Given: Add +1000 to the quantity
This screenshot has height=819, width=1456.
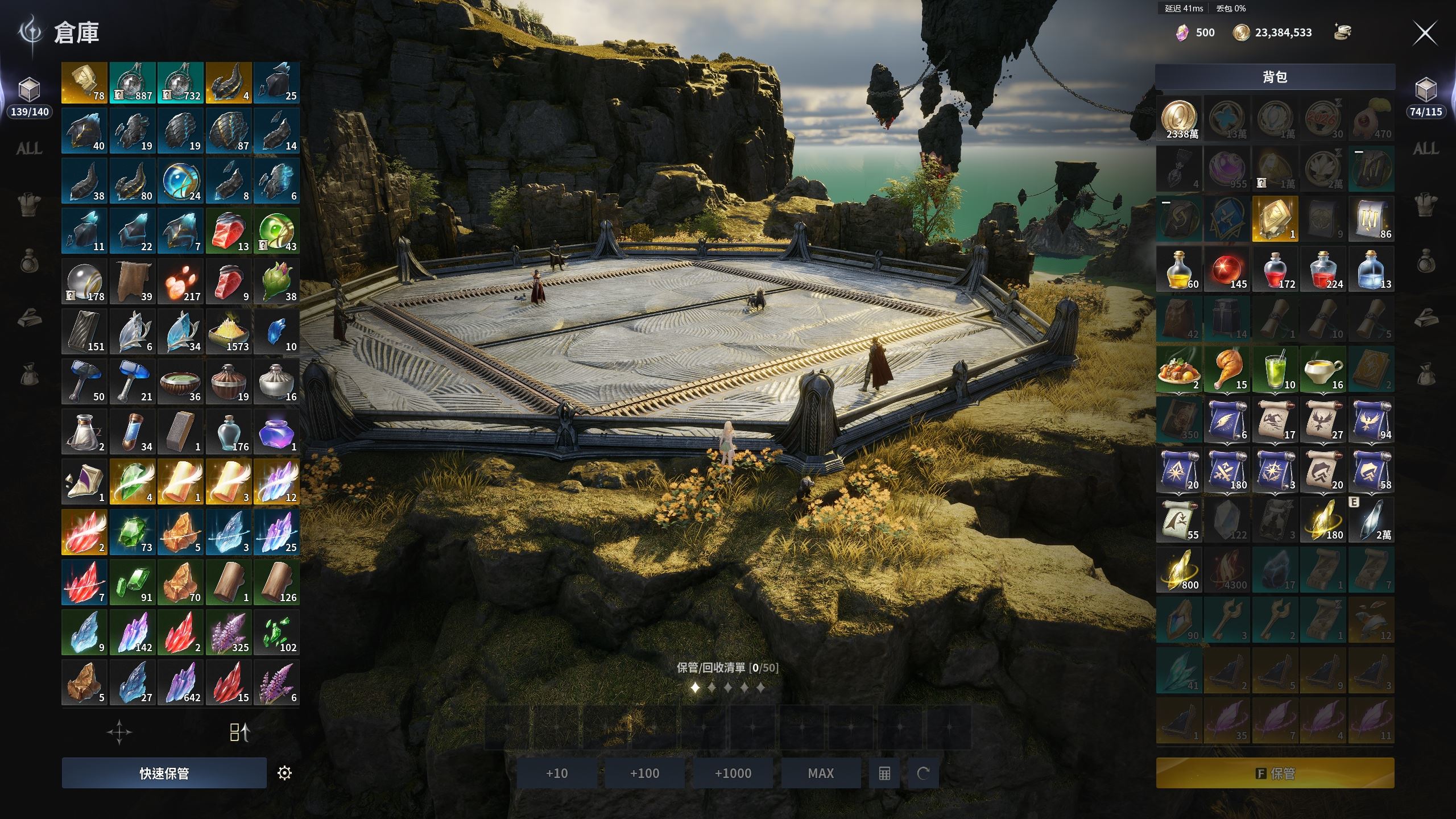Looking at the screenshot, I should tap(733, 773).
